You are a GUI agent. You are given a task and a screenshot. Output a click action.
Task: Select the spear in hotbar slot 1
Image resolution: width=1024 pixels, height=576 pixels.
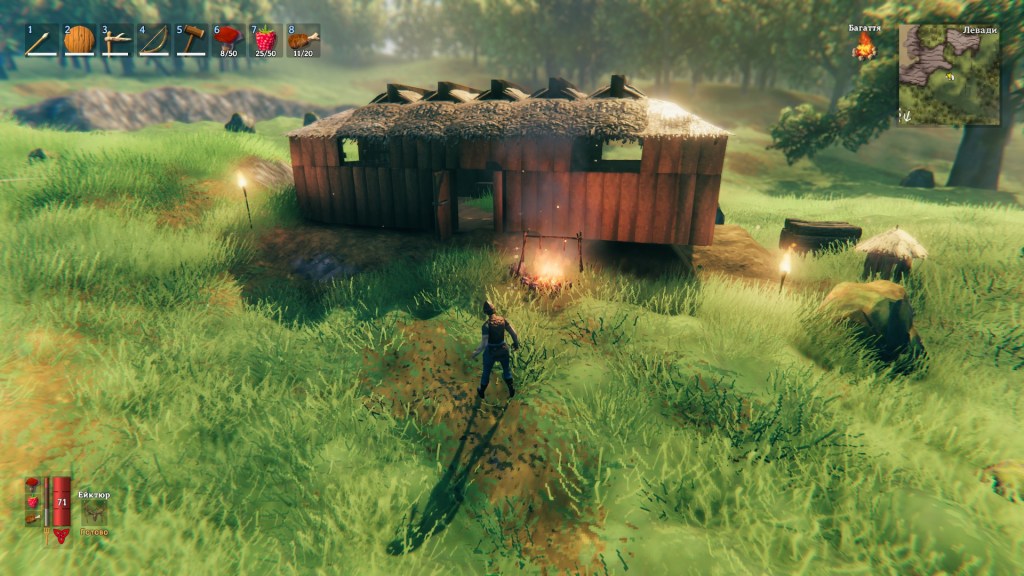coord(41,40)
